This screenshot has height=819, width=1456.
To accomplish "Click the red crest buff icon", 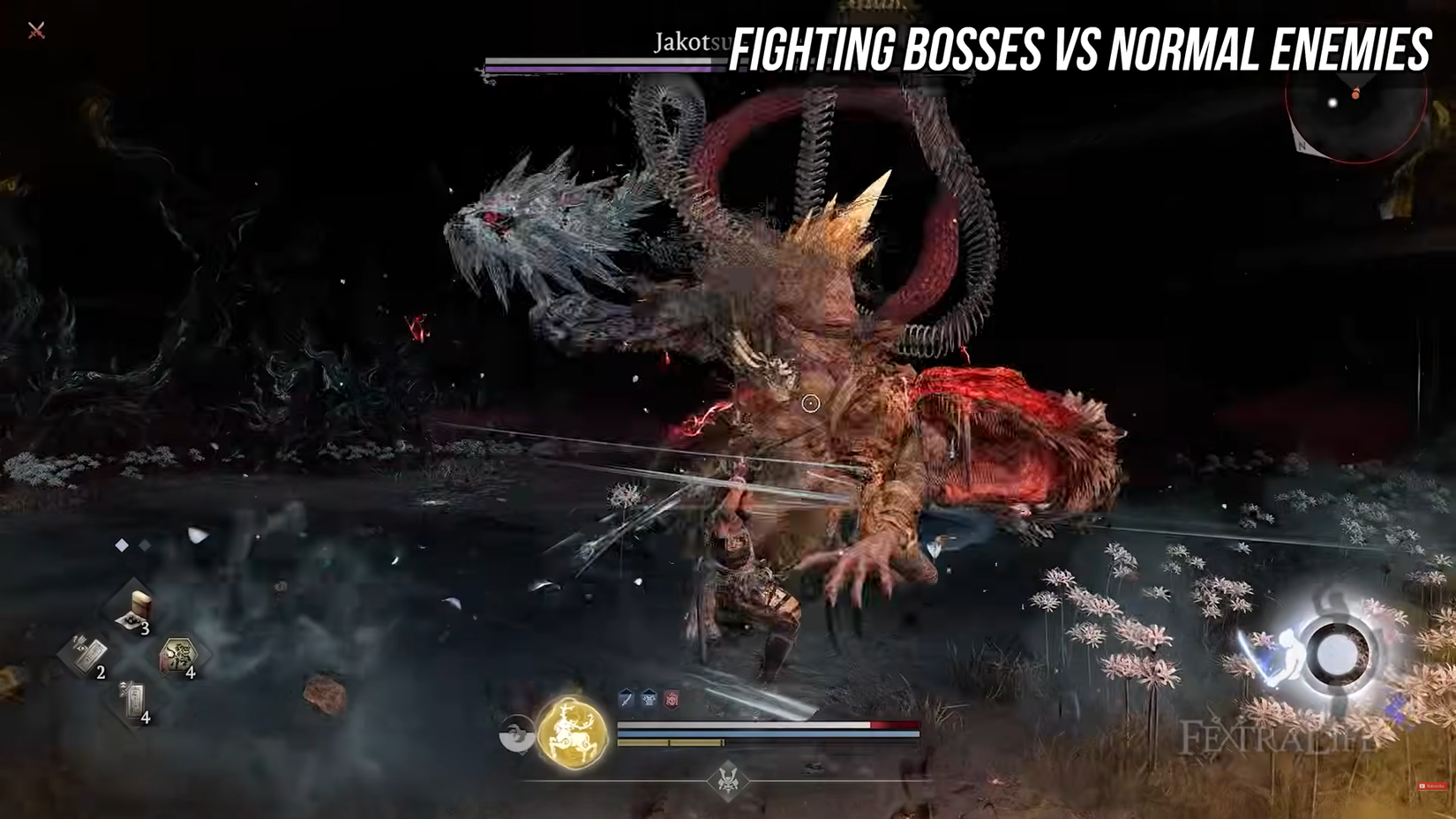I will click(x=671, y=700).
